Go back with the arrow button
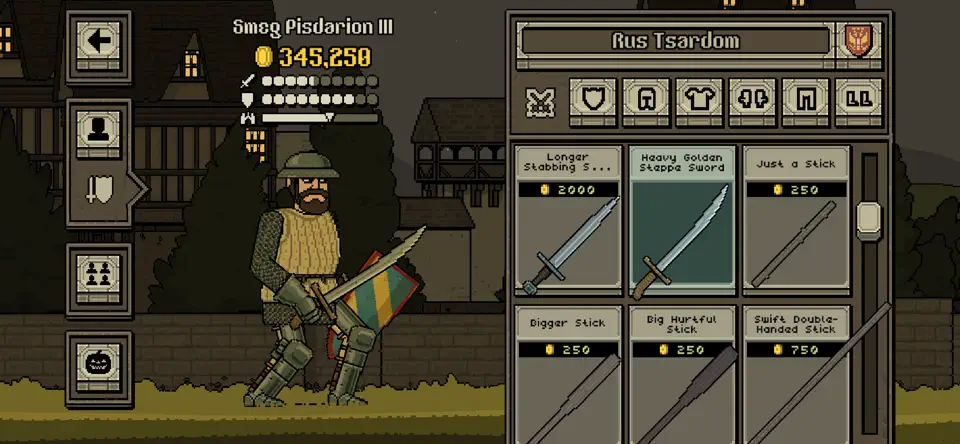Image resolution: width=960 pixels, height=444 pixels. pyautogui.click(x=99, y=42)
